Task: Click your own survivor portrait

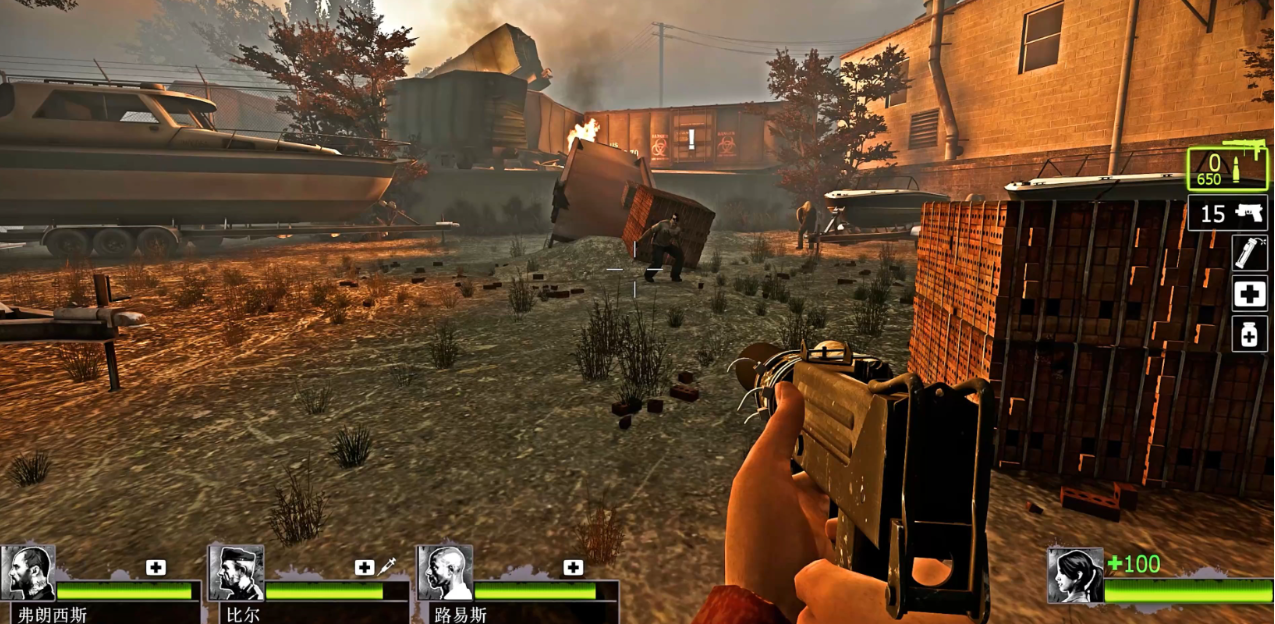Action: click(x=1075, y=575)
